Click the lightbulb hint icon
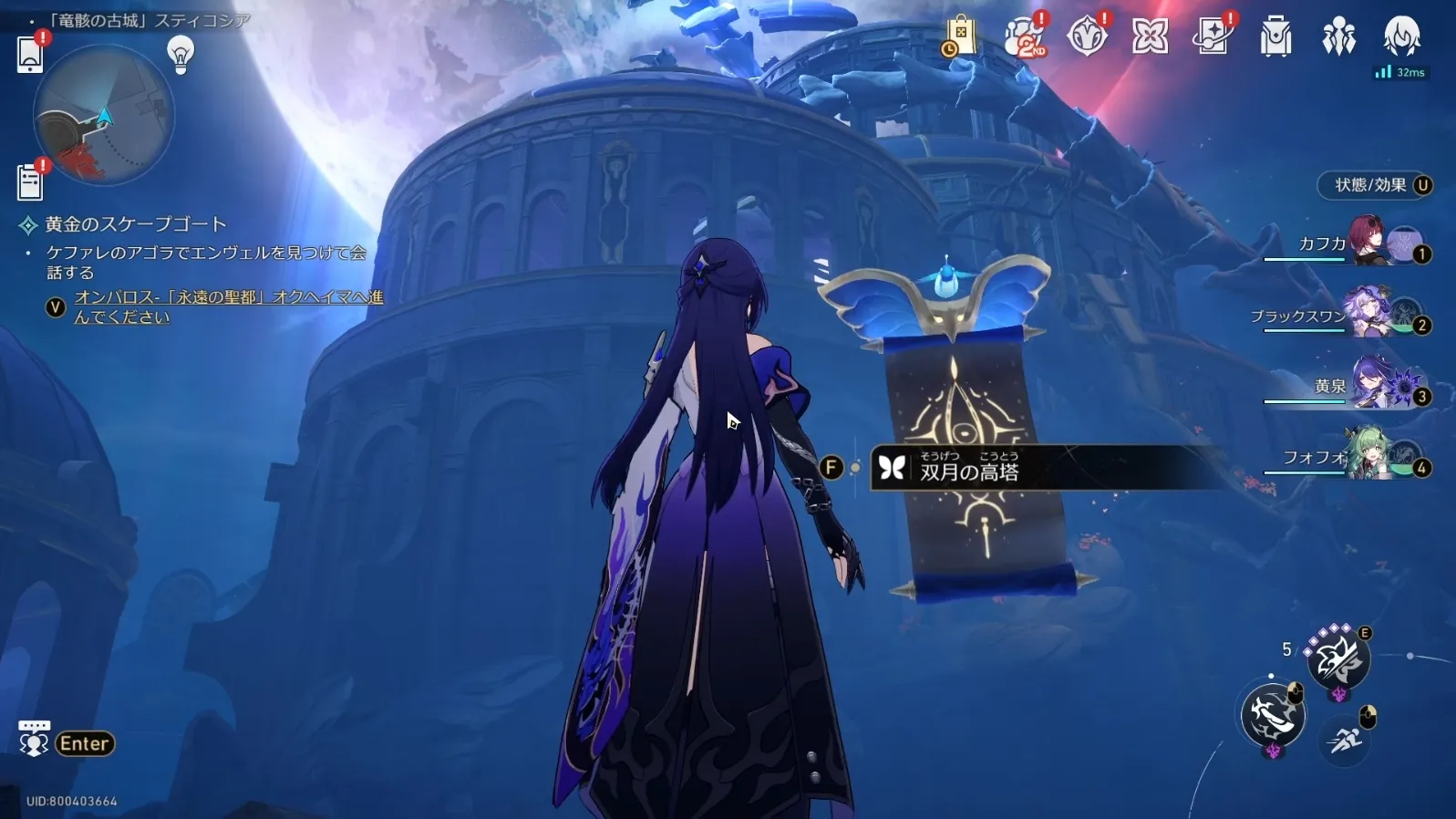Viewport: 1456px width, 819px height. click(181, 55)
